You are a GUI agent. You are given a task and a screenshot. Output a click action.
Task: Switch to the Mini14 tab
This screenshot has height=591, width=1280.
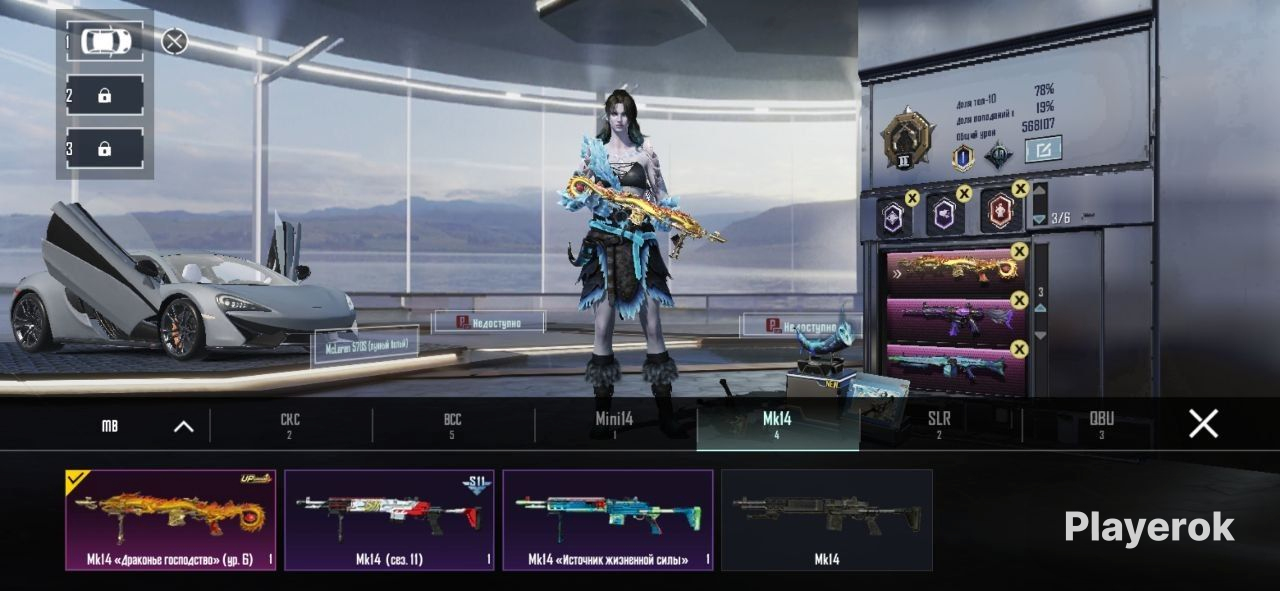(614, 425)
